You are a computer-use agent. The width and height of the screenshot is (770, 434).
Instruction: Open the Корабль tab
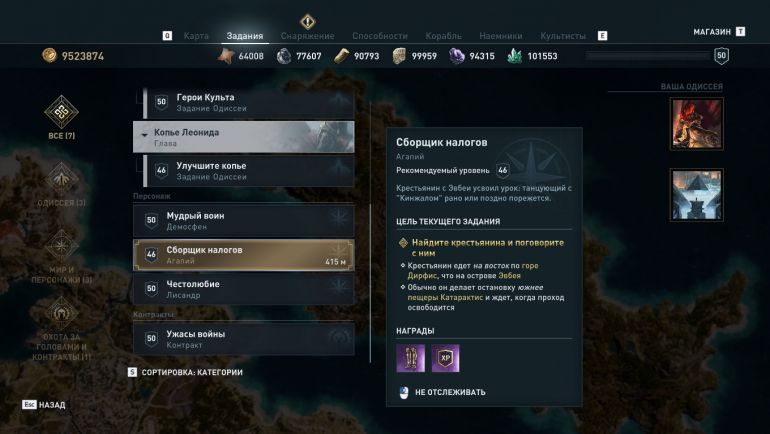443,36
